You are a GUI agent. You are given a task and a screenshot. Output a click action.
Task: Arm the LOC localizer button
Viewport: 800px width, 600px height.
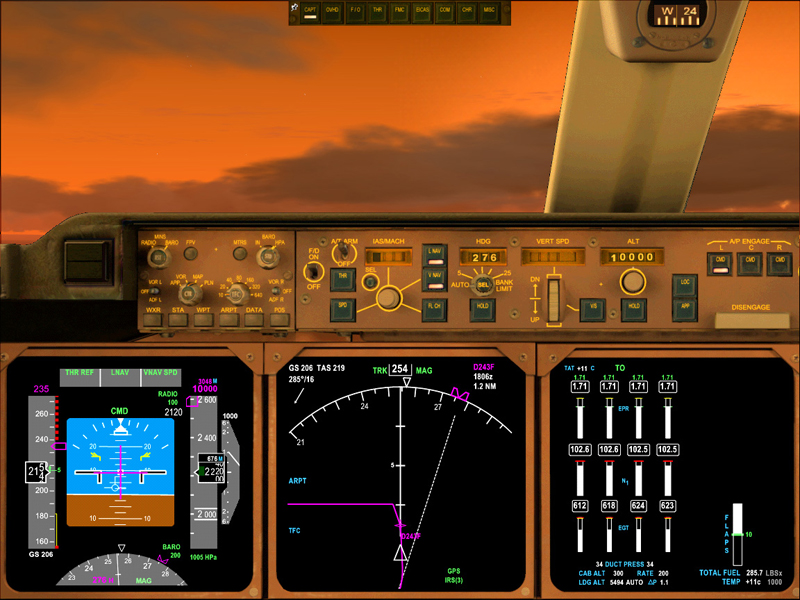pyautogui.click(x=684, y=284)
